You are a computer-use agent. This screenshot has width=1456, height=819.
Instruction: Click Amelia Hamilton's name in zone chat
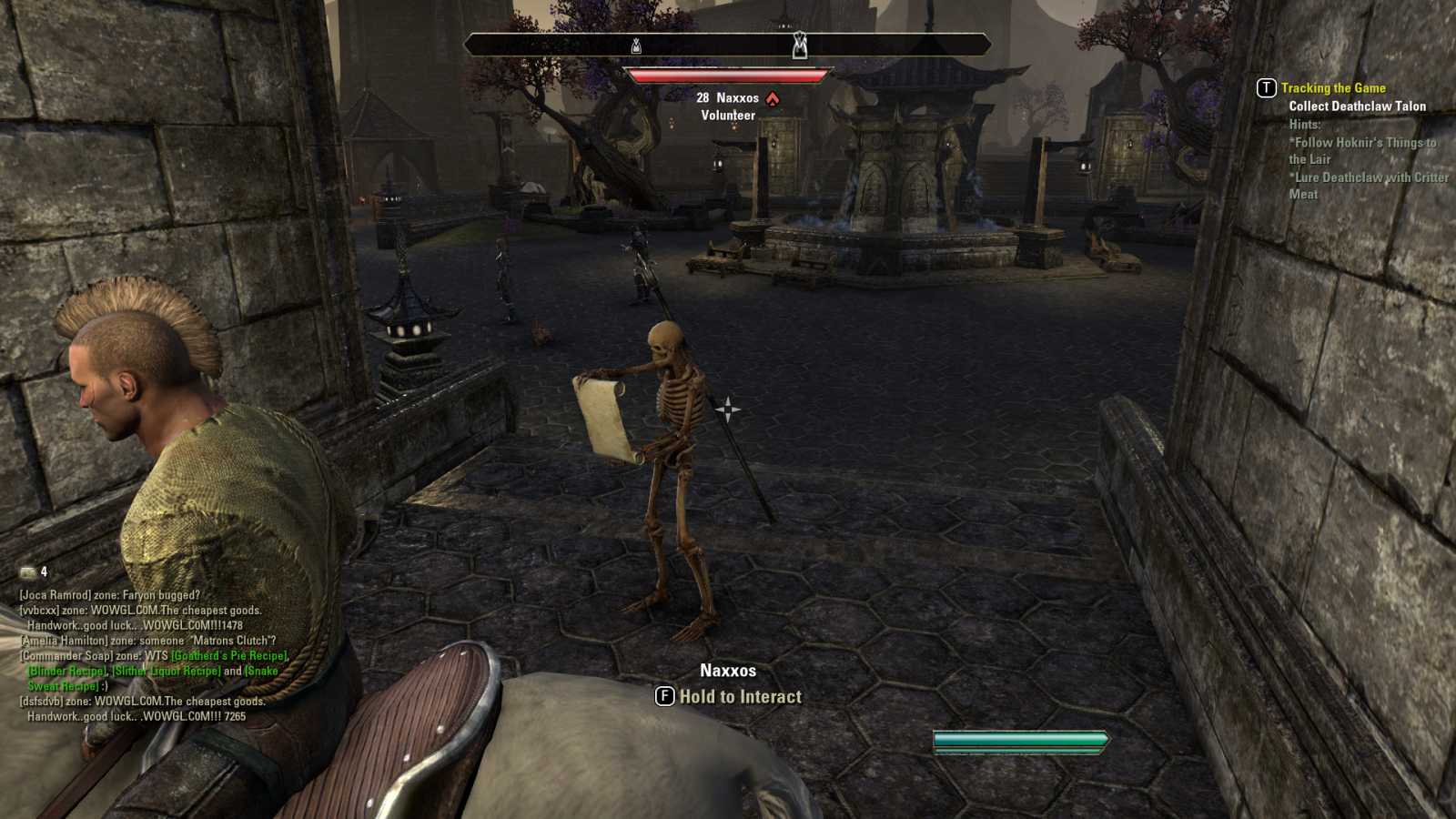[x=64, y=641]
